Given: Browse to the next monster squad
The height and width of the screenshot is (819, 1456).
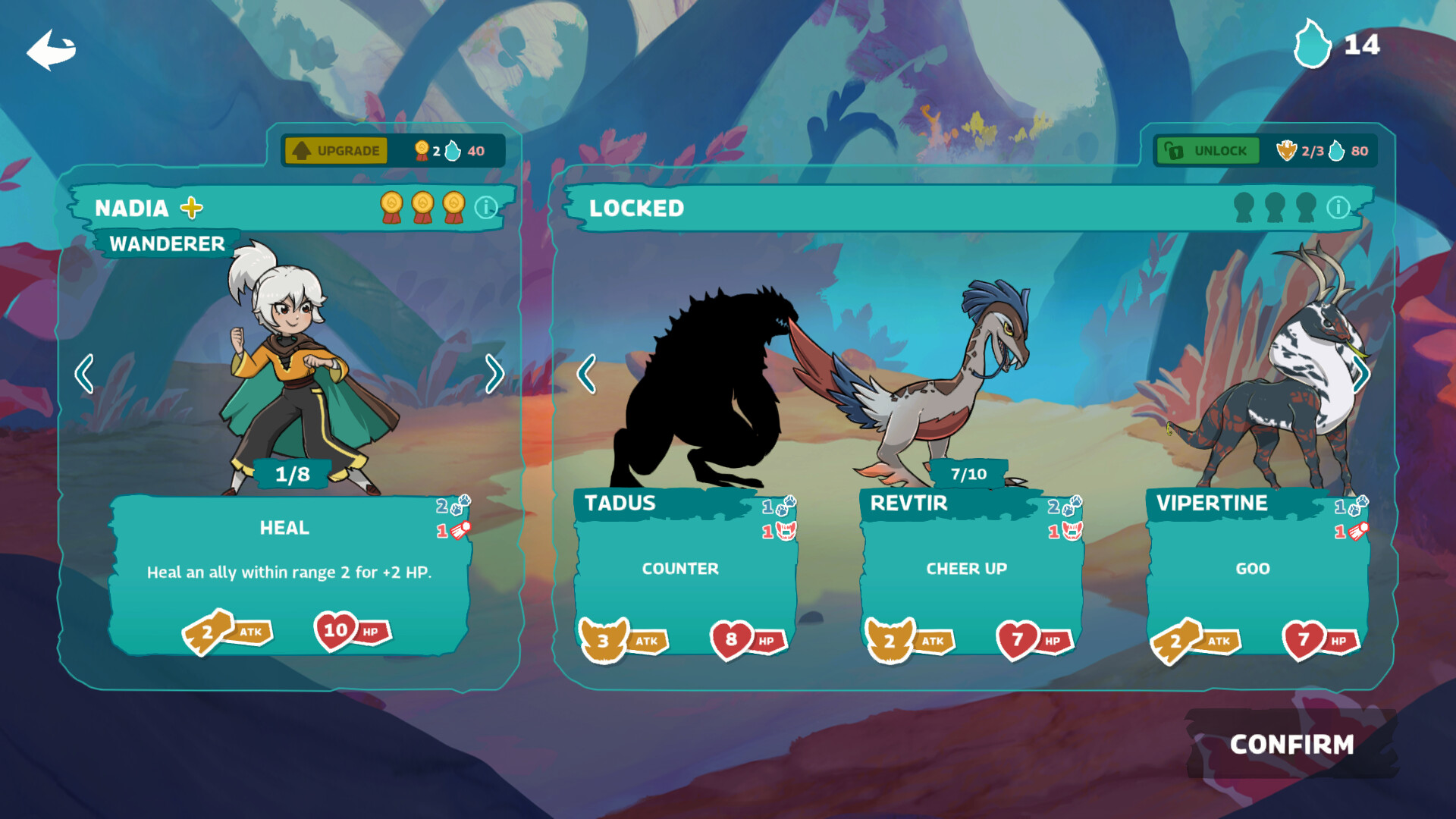Looking at the screenshot, I should click(x=1362, y=374).
